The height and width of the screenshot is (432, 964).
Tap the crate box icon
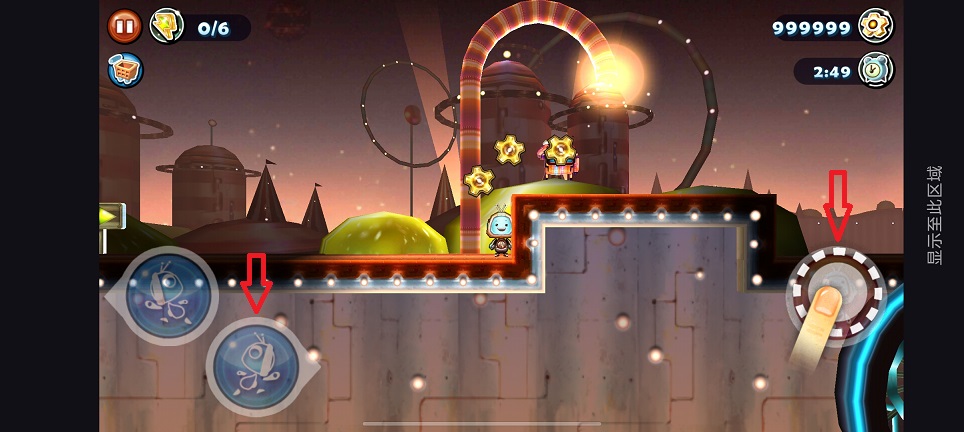(126, 69)
